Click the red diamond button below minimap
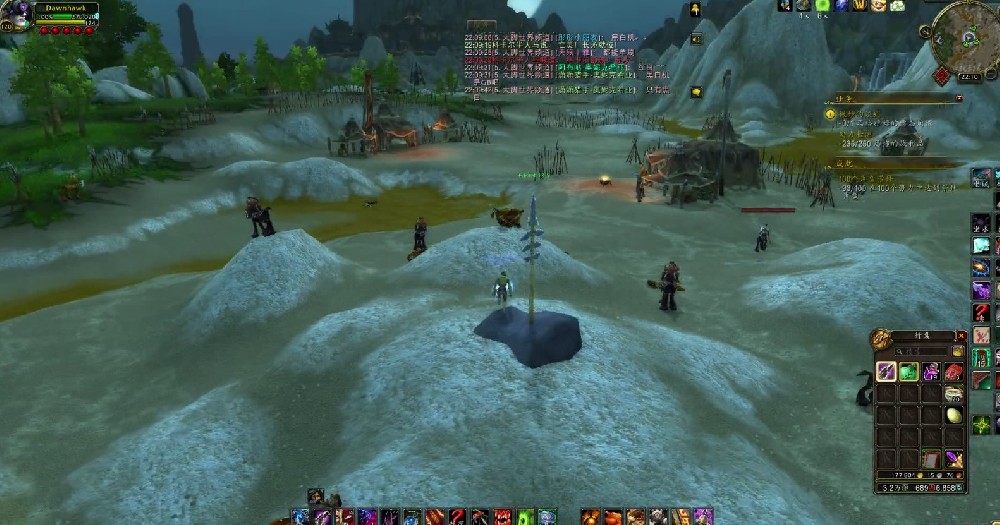1000x525 pixels. tap(942, 76)
